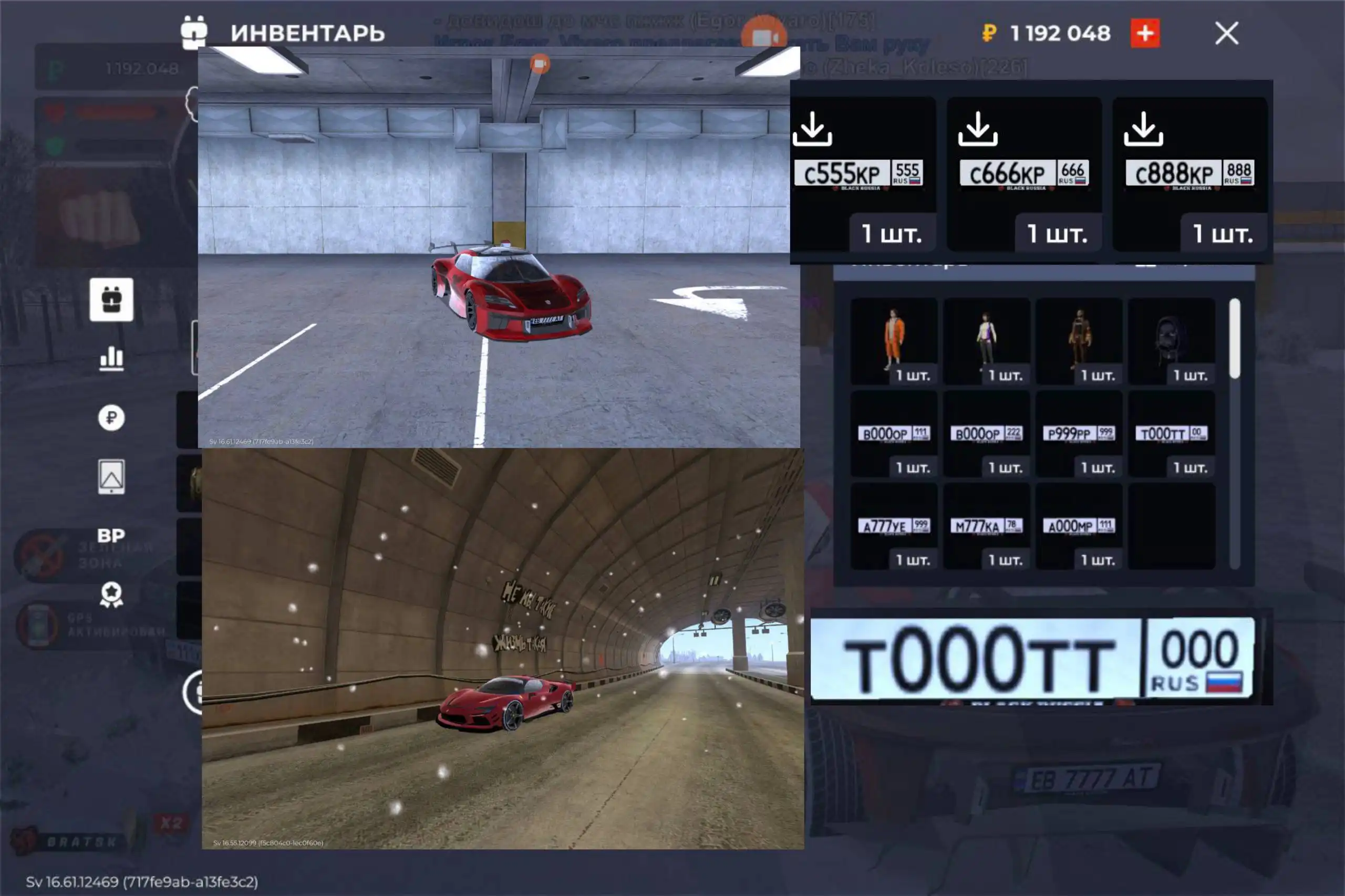Image resolution: width=1345 pixels, height=896 pixels.
Task: Select the tablet icon tab
Action: point(111,476)
